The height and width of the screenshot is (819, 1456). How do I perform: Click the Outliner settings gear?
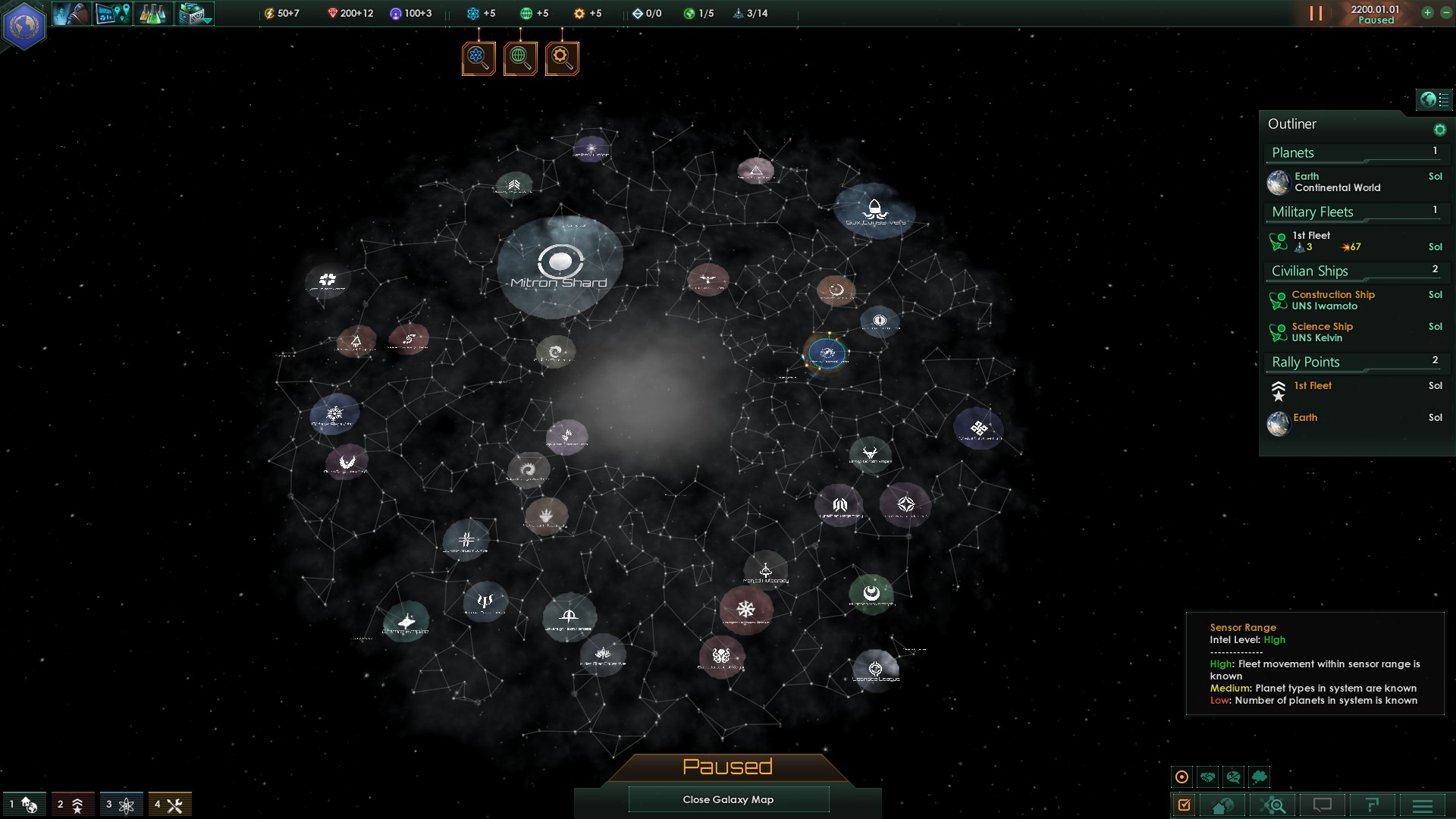(1439, 129)
